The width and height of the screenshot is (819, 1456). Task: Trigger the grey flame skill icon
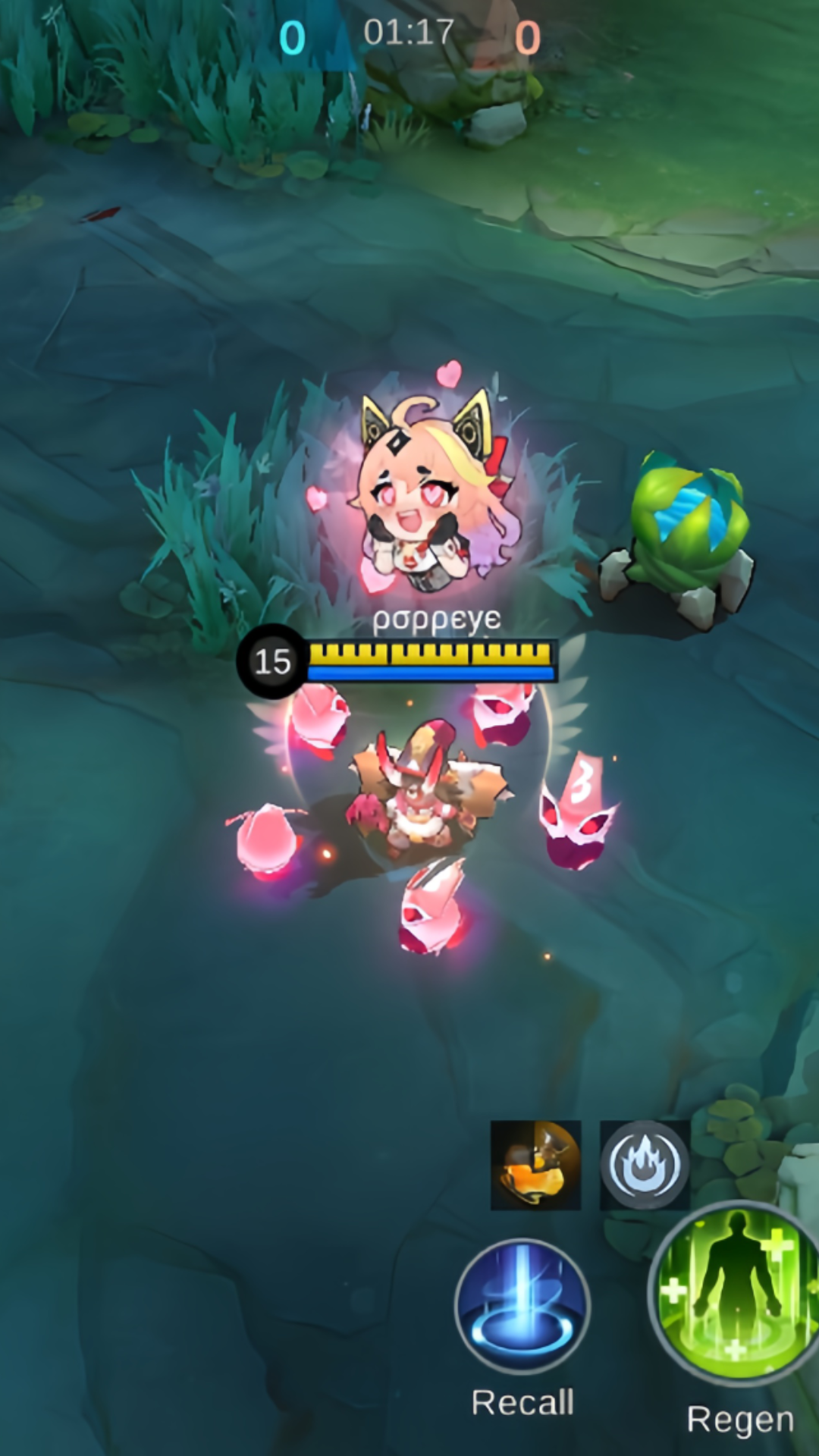pos(645,1166)
